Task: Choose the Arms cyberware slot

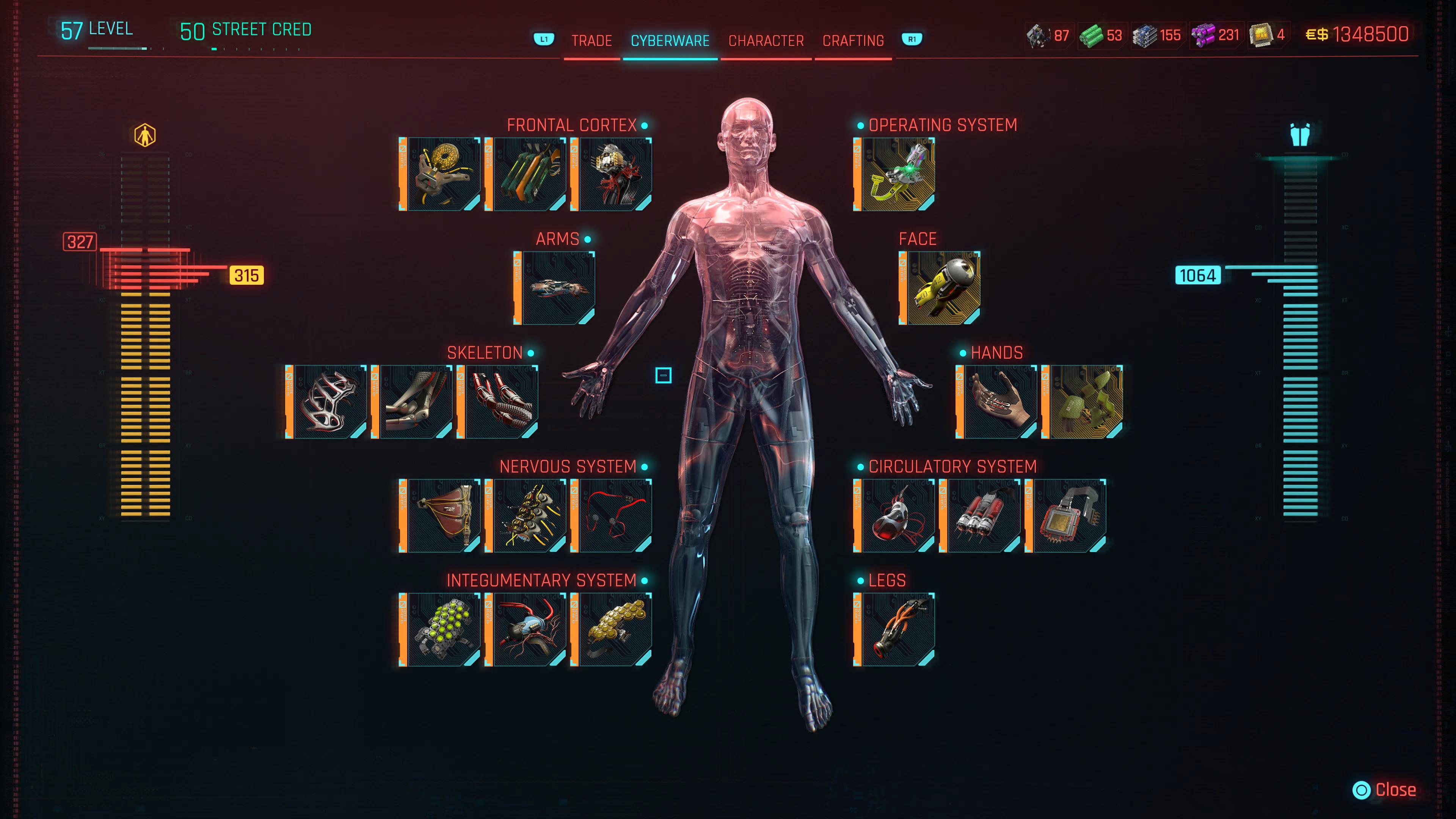Action: (x=554, y=288)
